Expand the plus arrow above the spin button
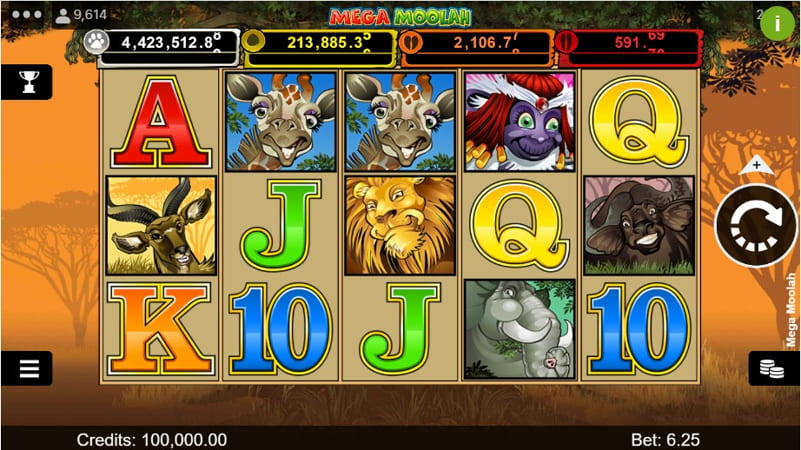 756,164
